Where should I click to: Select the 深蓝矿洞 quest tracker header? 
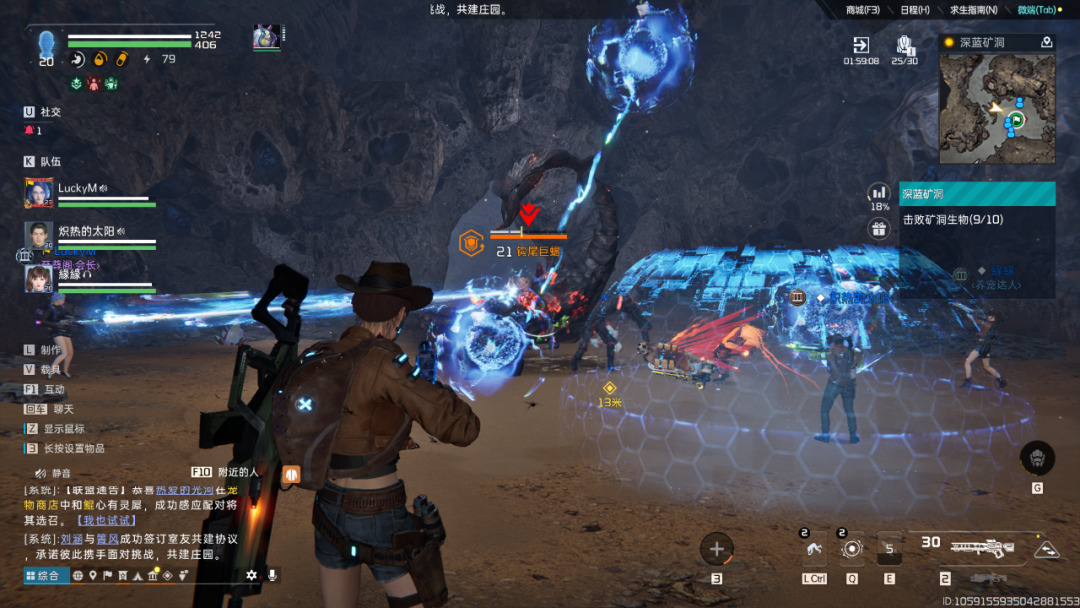click(x=977, y=194)
